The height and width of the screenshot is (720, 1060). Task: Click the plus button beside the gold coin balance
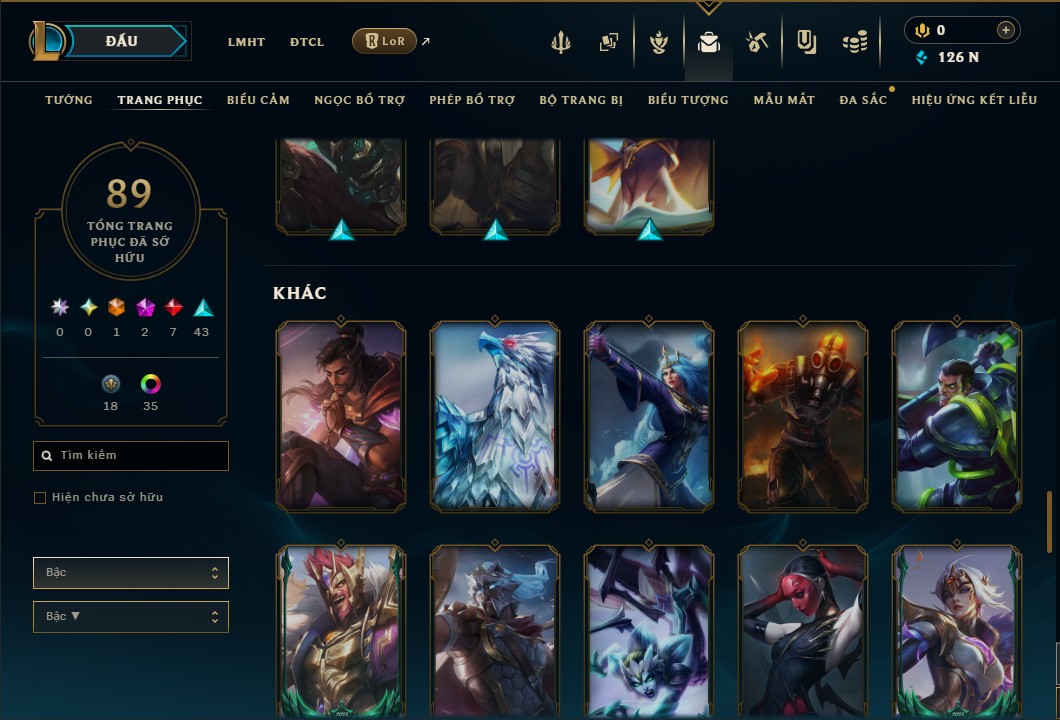click(x=1005, y=31)
